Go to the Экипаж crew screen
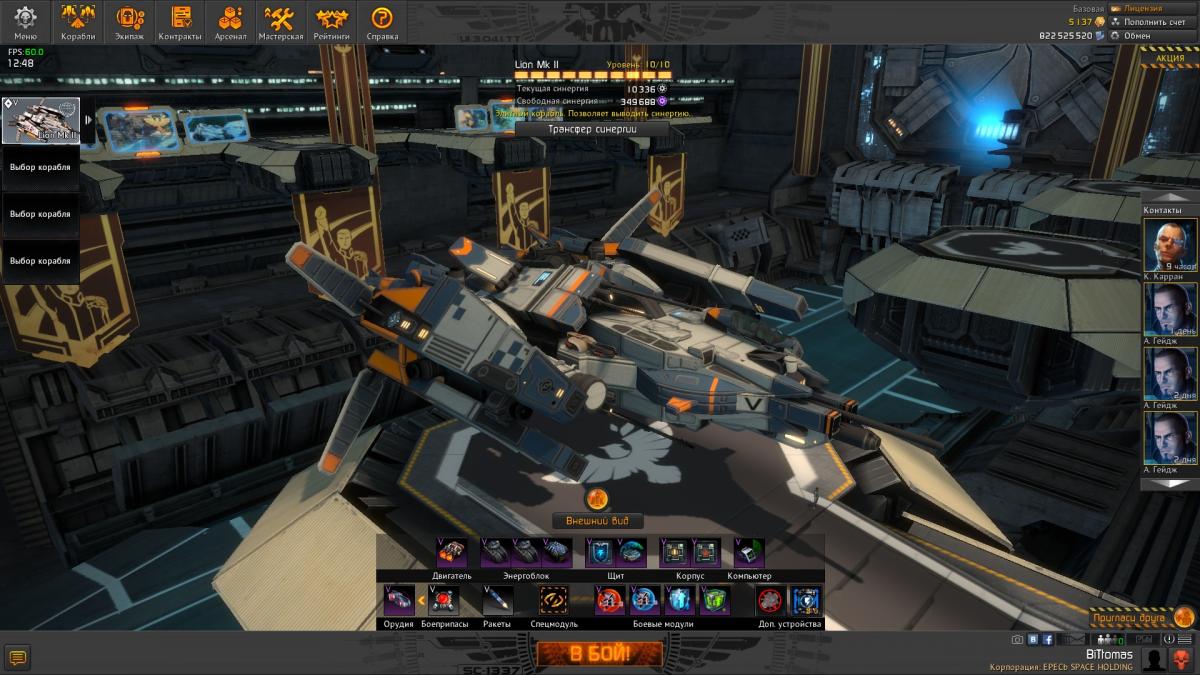Viewport: 1200px width, 675px height. pyautogui.click(x=130, y=22)
